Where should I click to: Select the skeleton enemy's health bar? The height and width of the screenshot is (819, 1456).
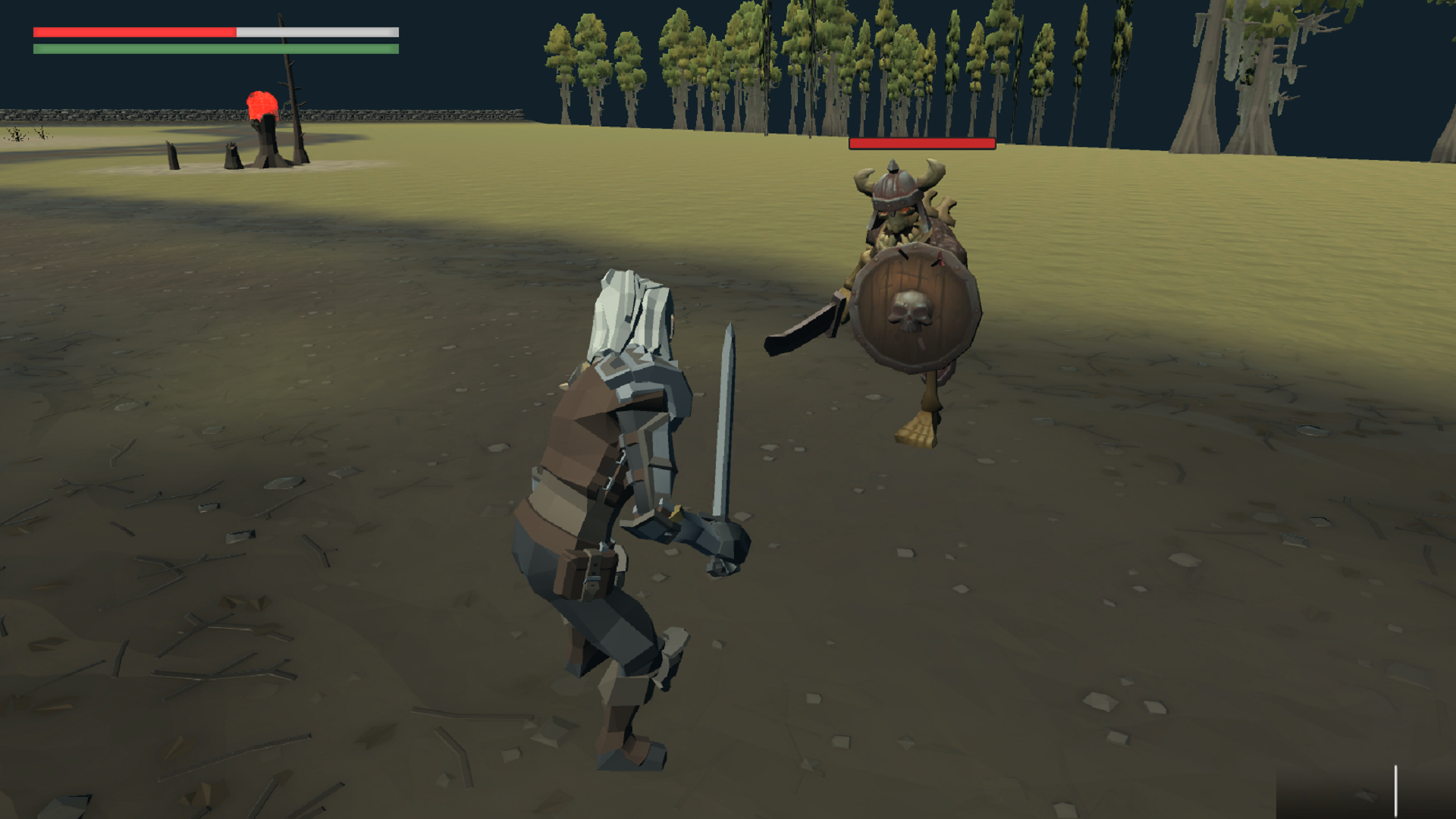tap(921, 142)
